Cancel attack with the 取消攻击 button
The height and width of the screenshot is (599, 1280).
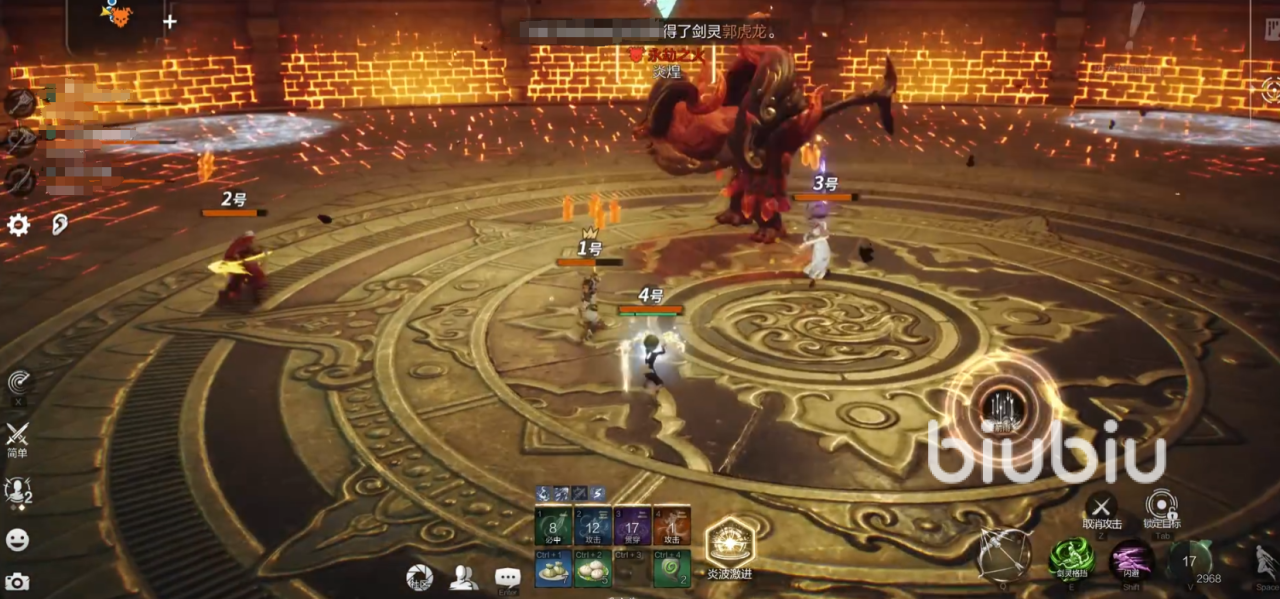(x=1101, y=507)
